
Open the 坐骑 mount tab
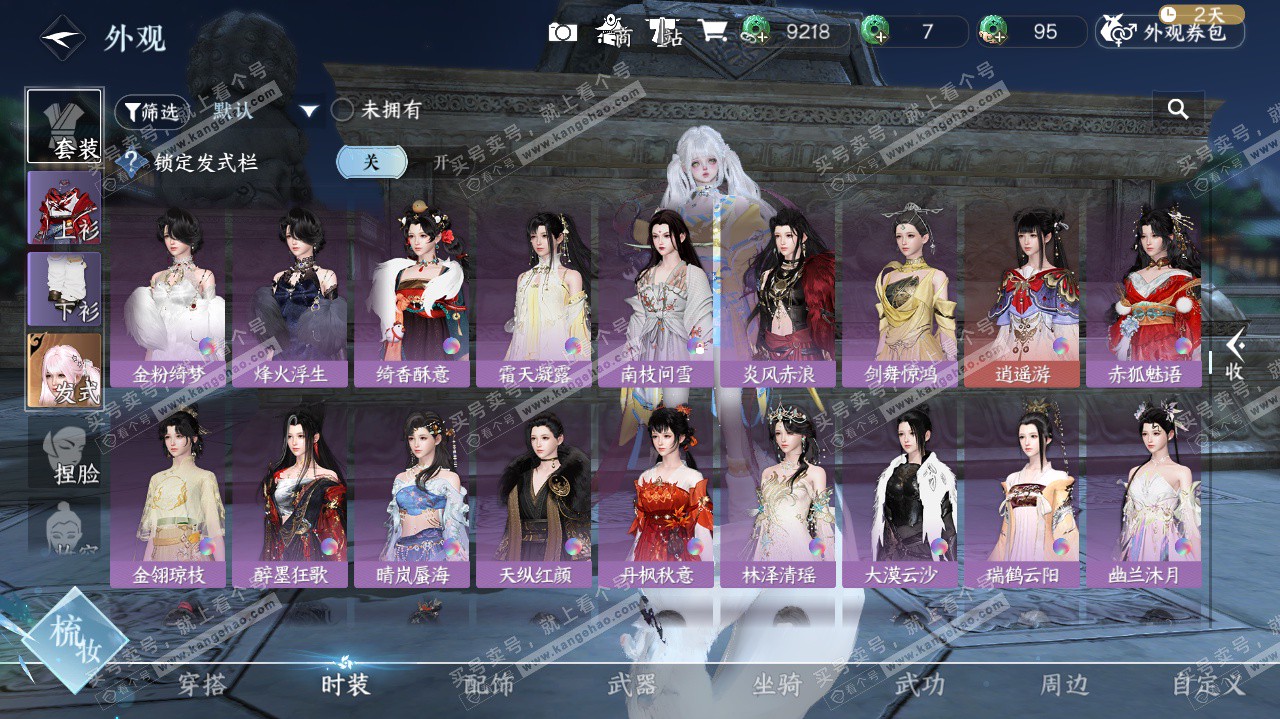coord(777,685)
